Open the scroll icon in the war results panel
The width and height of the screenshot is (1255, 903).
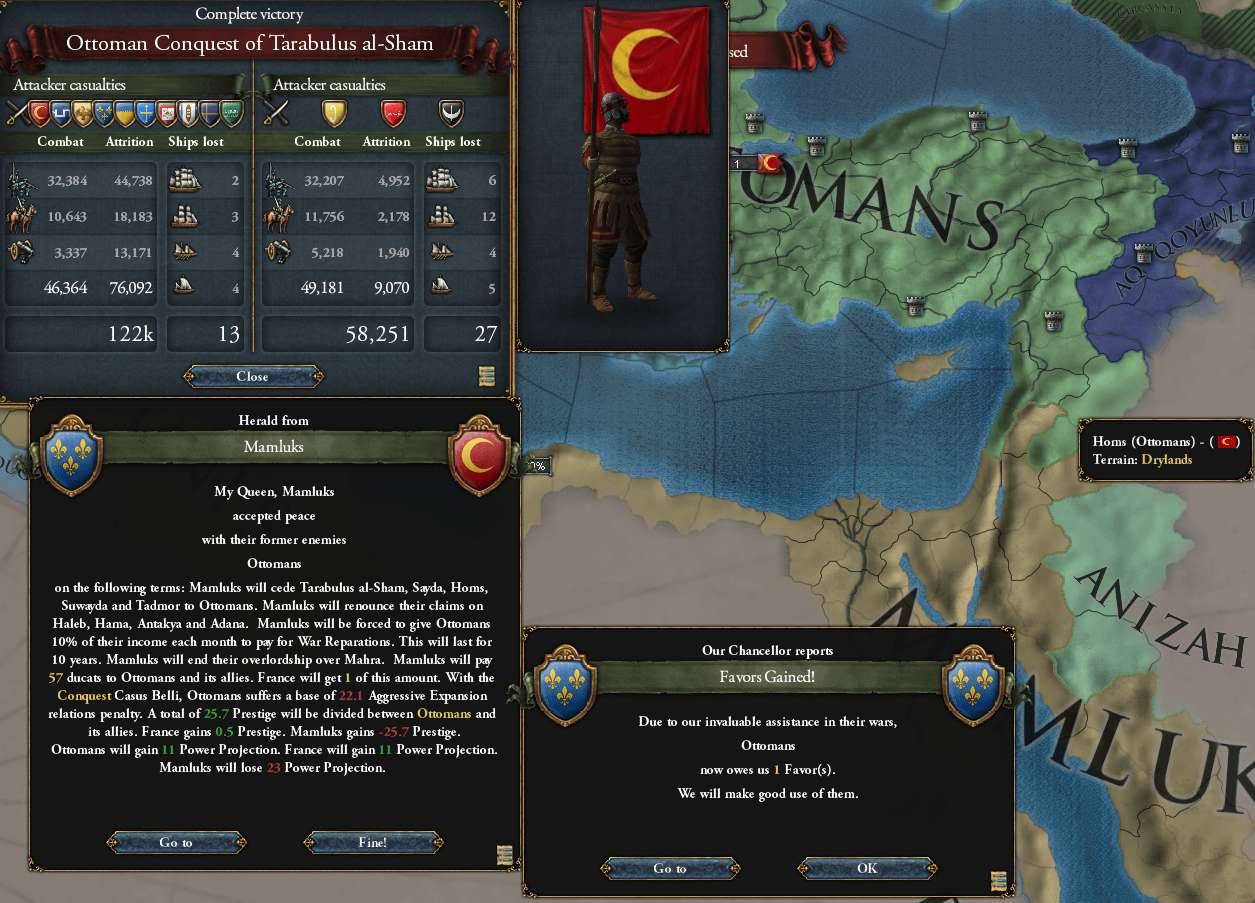[487, 377]
